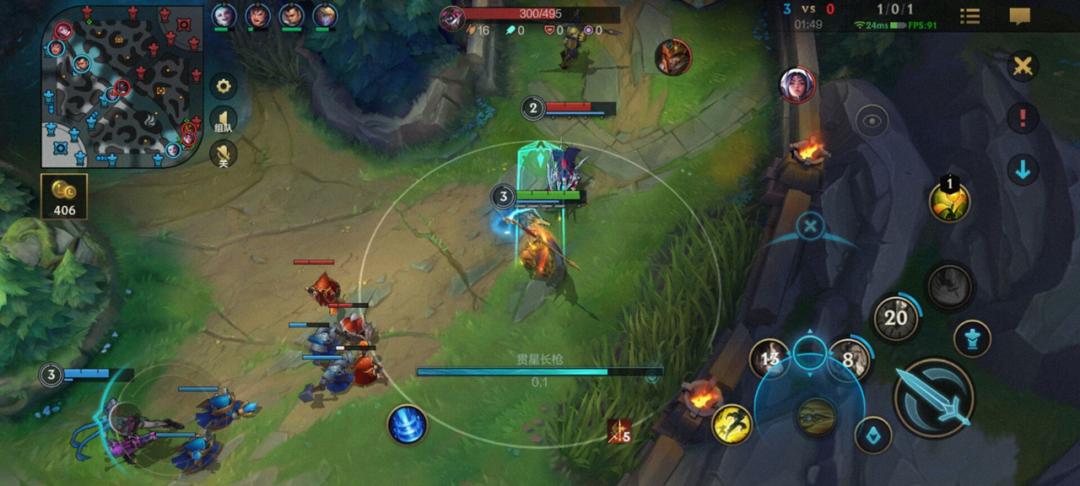Viewport: 1080px width, 486px height.
Task: Tap the sword basic attack button
Action: [933, 398]
